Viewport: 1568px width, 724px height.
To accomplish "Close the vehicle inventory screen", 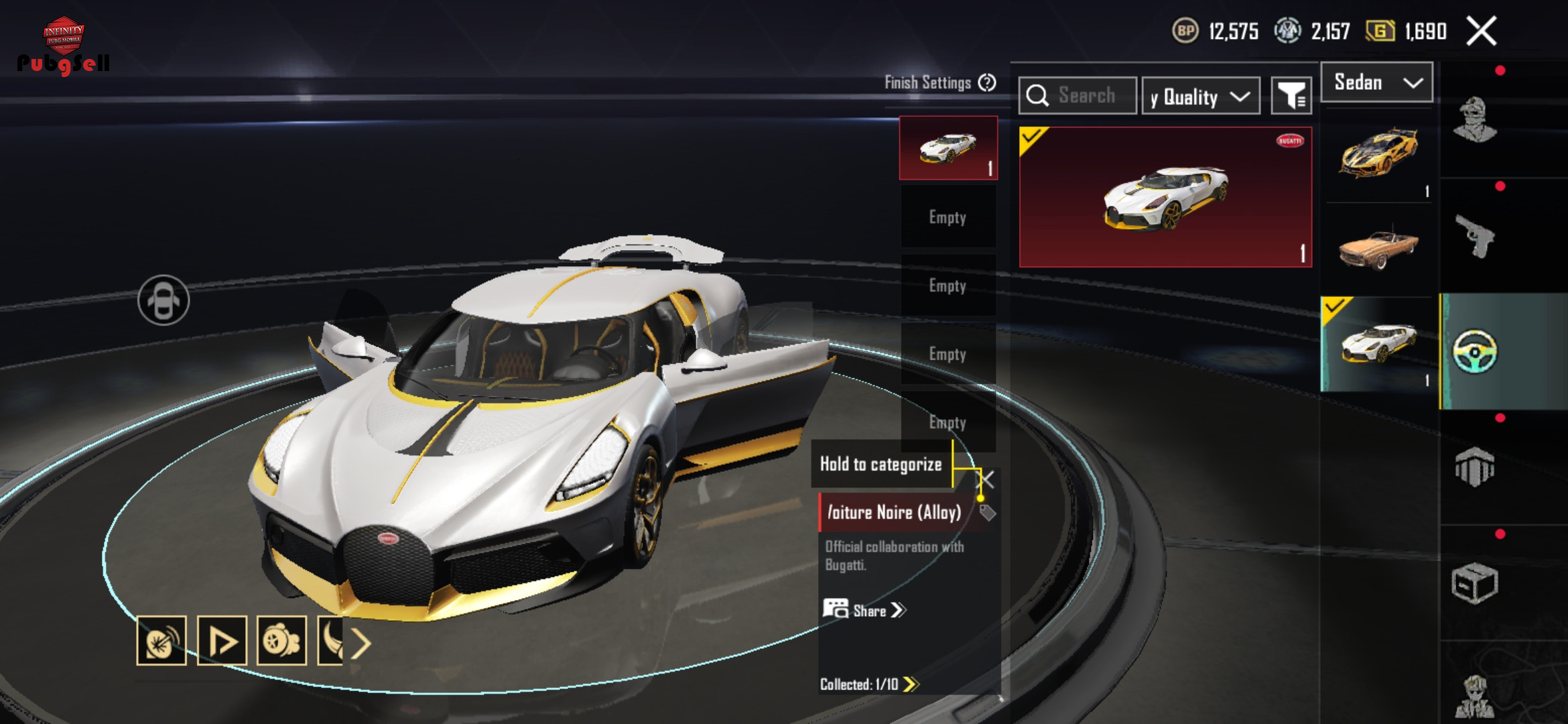I will (x=1481, y=32).
